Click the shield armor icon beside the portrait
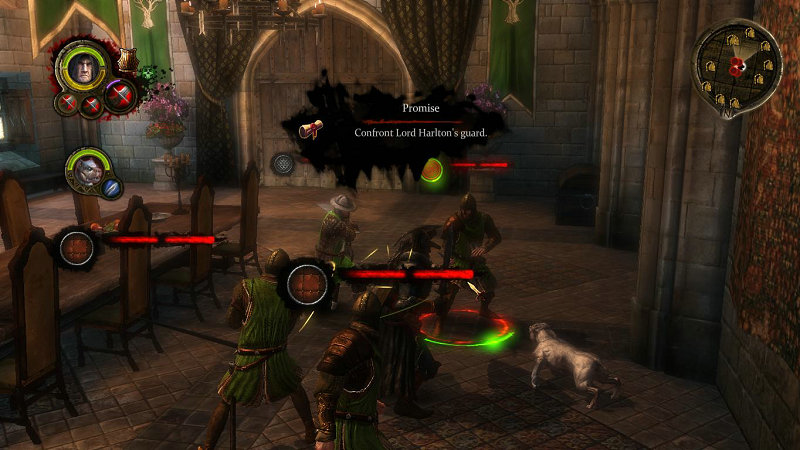Viewport: 800px width, 450px height. coord(126,61)
